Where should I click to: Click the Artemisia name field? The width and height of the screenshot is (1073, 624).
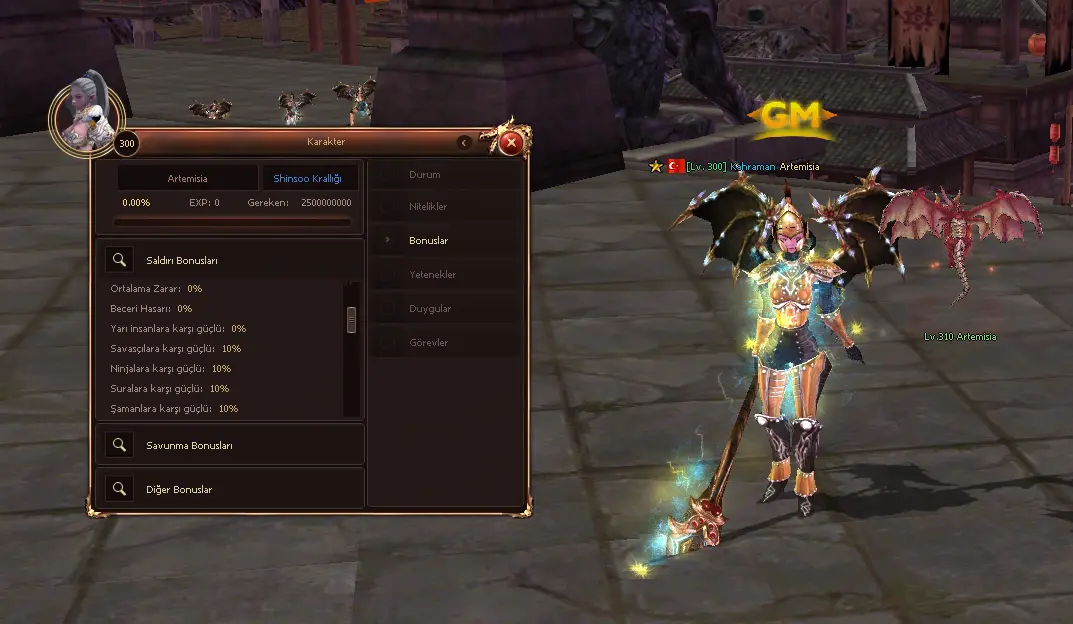click(188, 178)
